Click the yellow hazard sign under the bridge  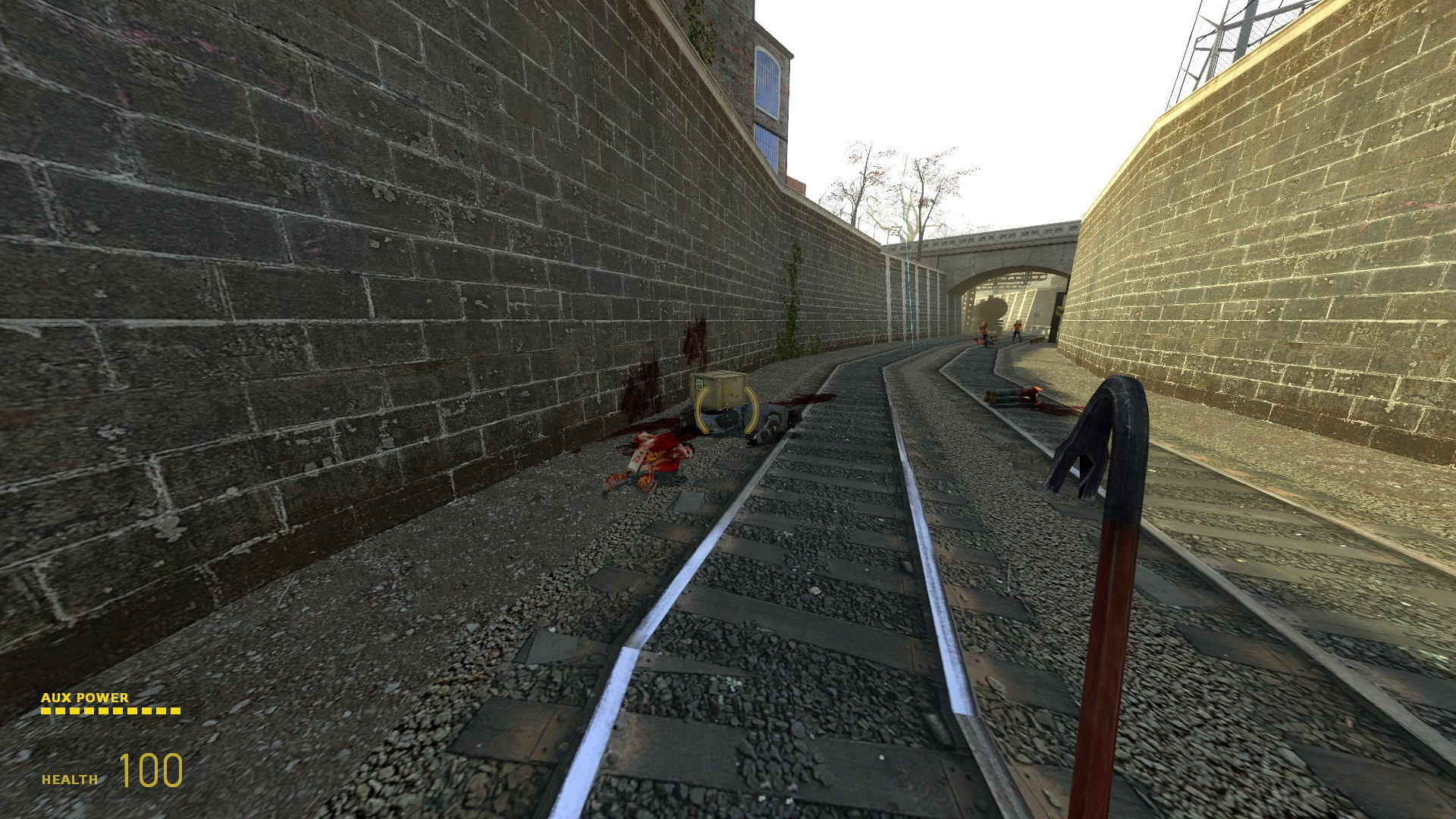click(x=1060, y=309)
